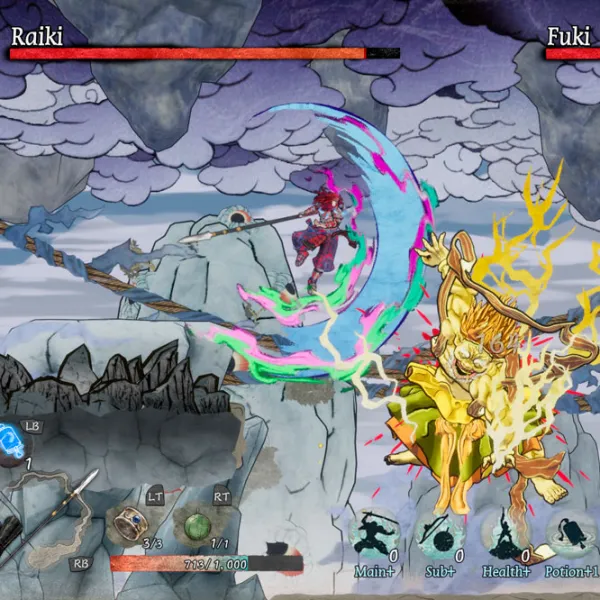Use the green orb item

pyautogui.click(x=196, y=524)
